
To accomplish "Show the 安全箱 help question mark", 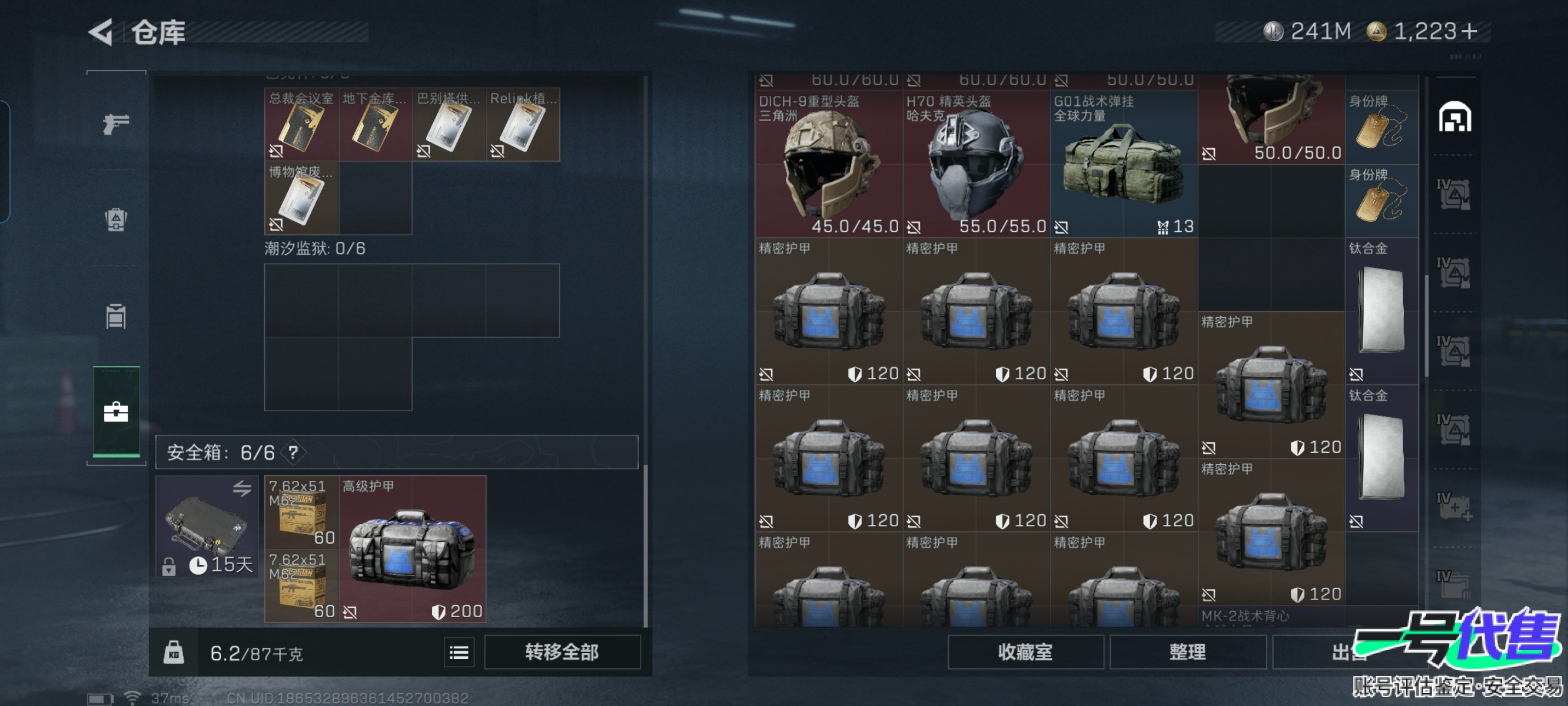I will [293, 452].
